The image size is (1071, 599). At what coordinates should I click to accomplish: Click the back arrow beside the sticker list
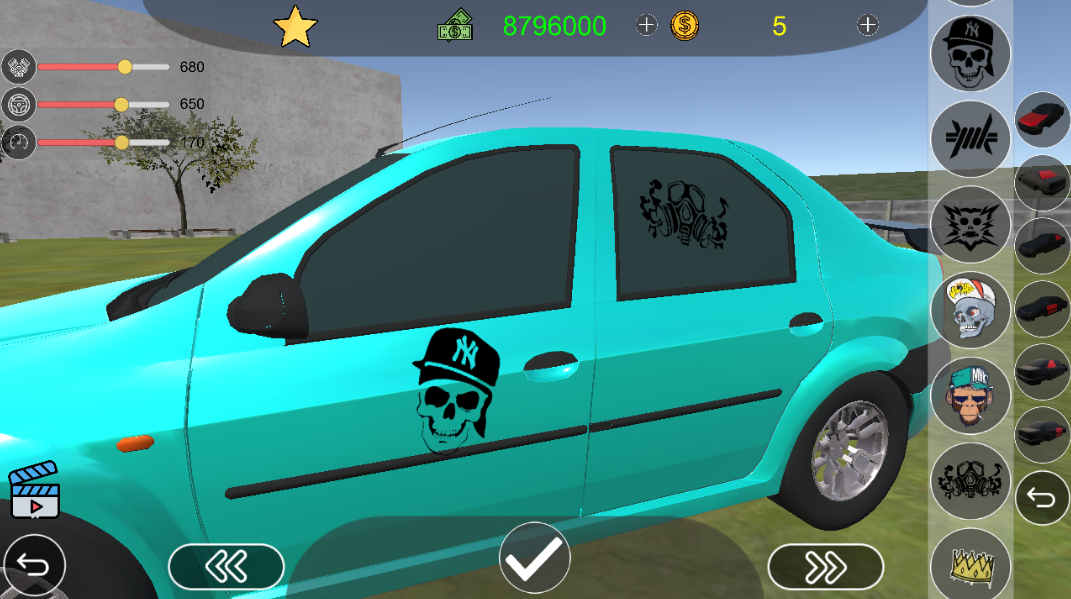1043,498
